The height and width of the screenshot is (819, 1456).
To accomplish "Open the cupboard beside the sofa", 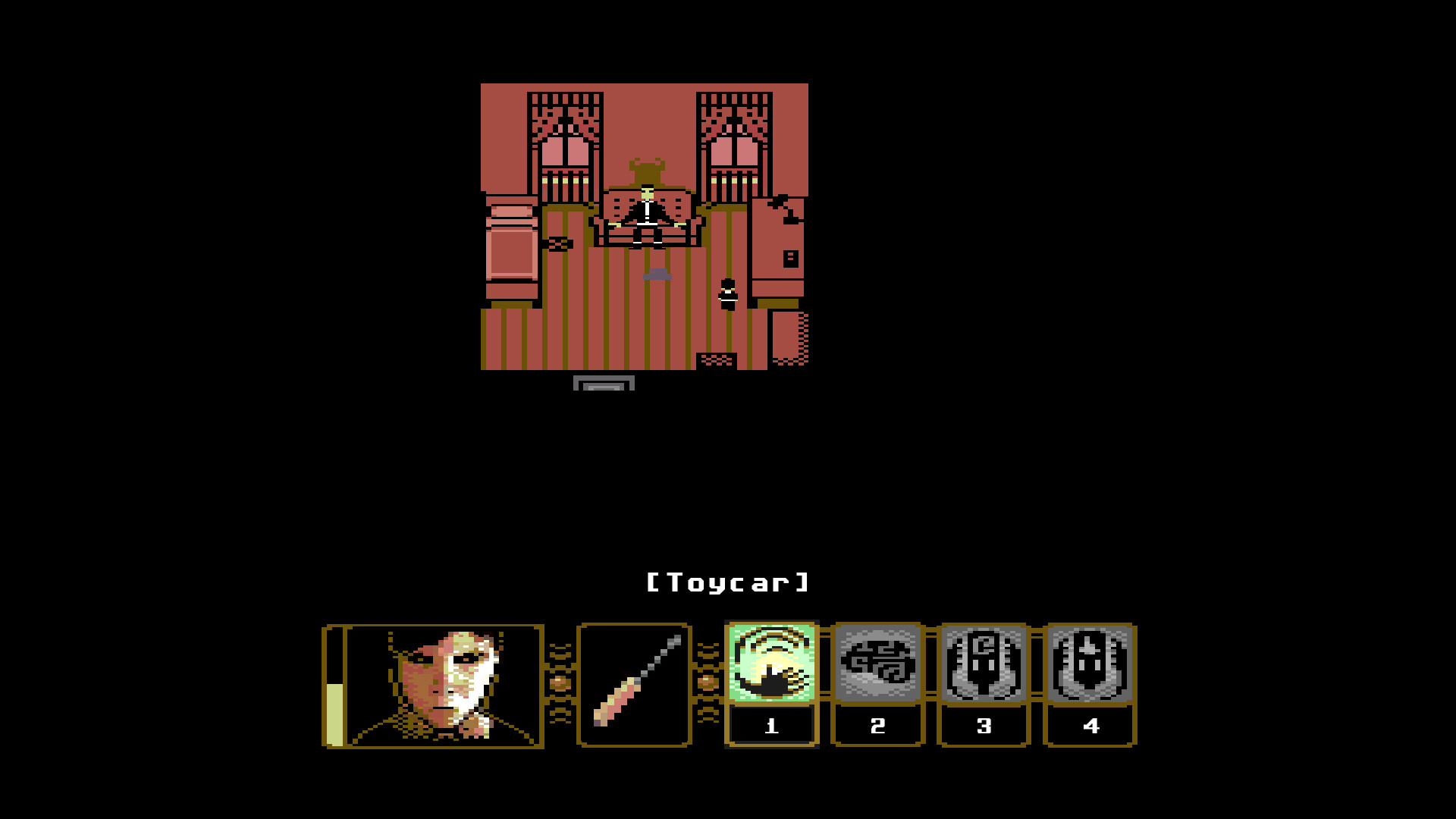I will coord(777,250).
